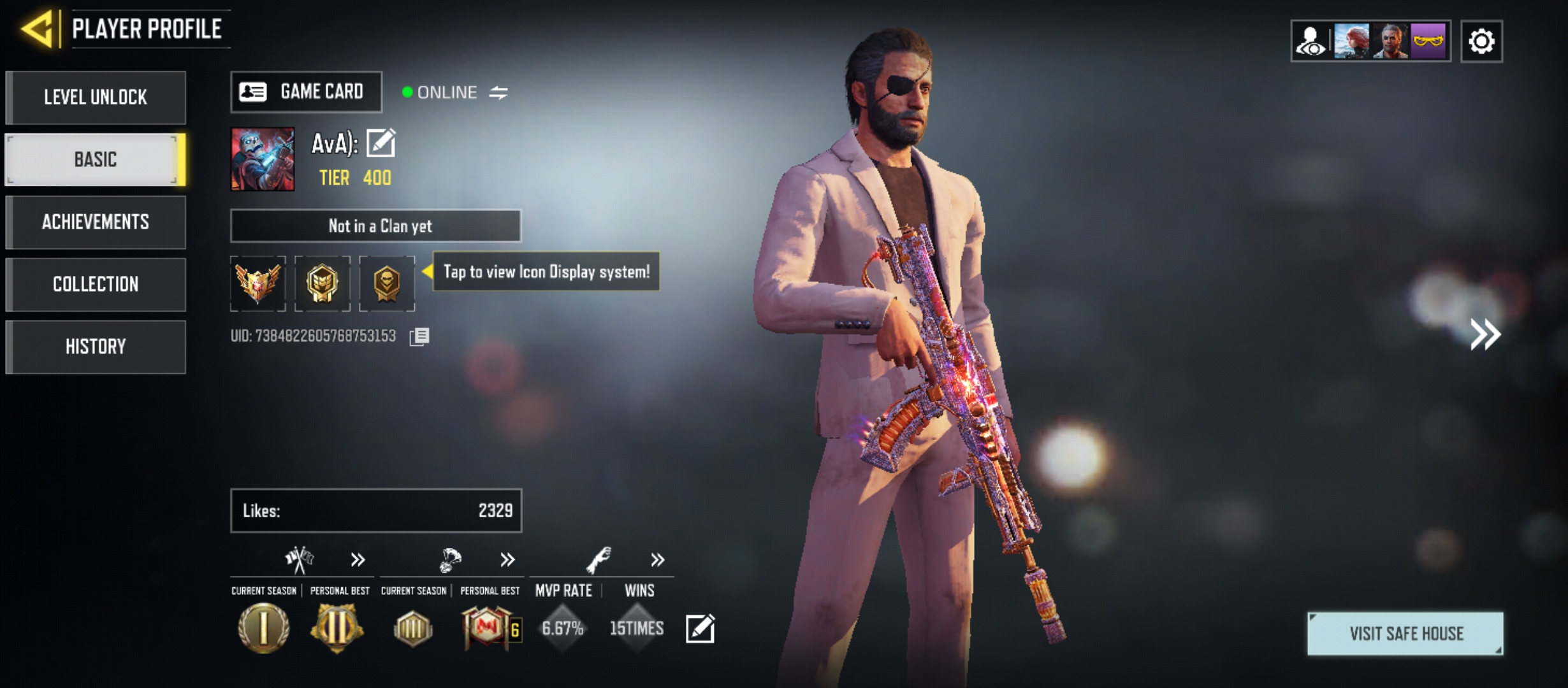The height and width of the screenshot is (688, 1568).
Task: Click the player avatar picture
Action: click(x=263, y=159)
